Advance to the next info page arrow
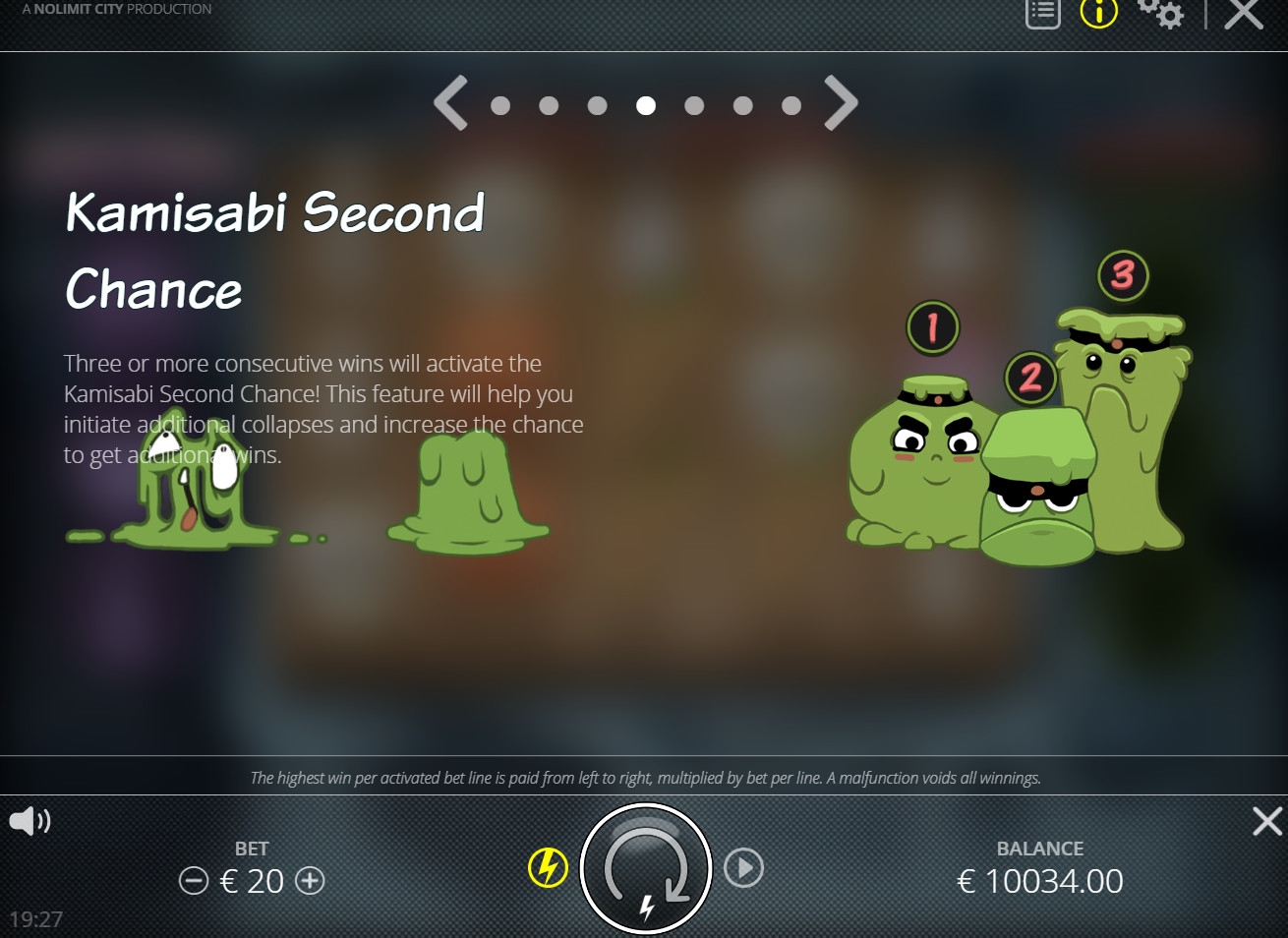Screen dimensions: 1288x938 [841, 103]
